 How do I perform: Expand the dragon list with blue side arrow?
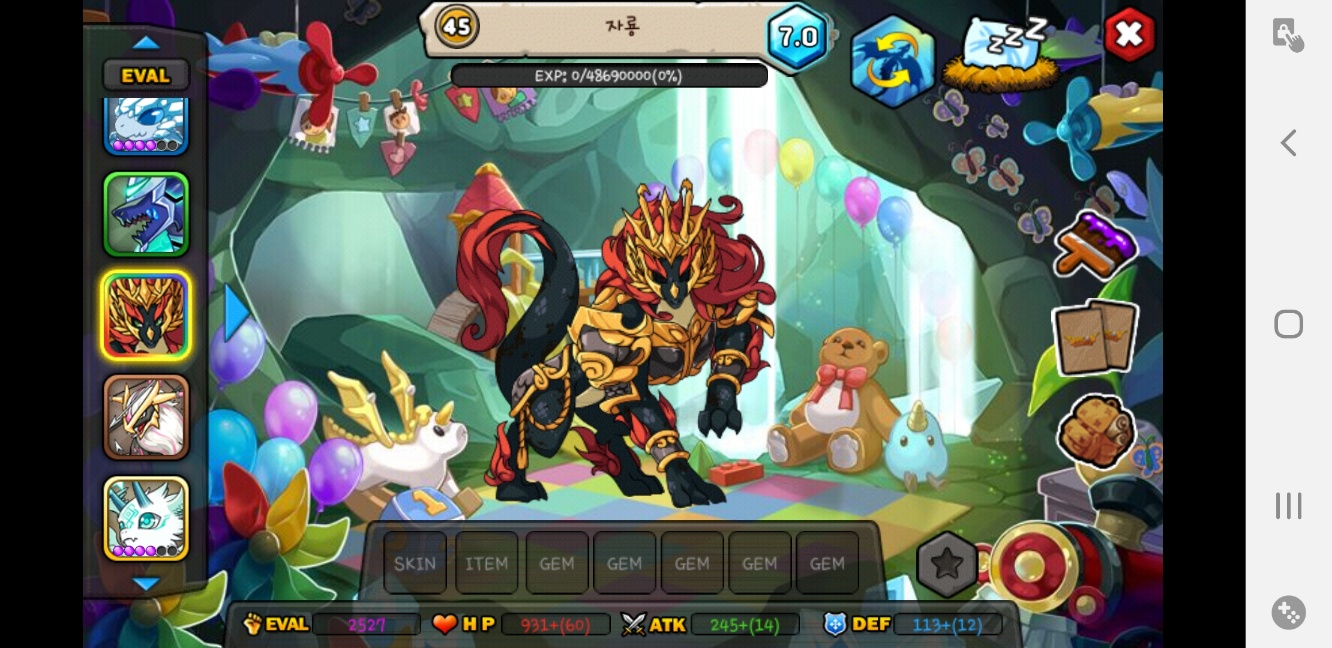[x=237, y=313]
